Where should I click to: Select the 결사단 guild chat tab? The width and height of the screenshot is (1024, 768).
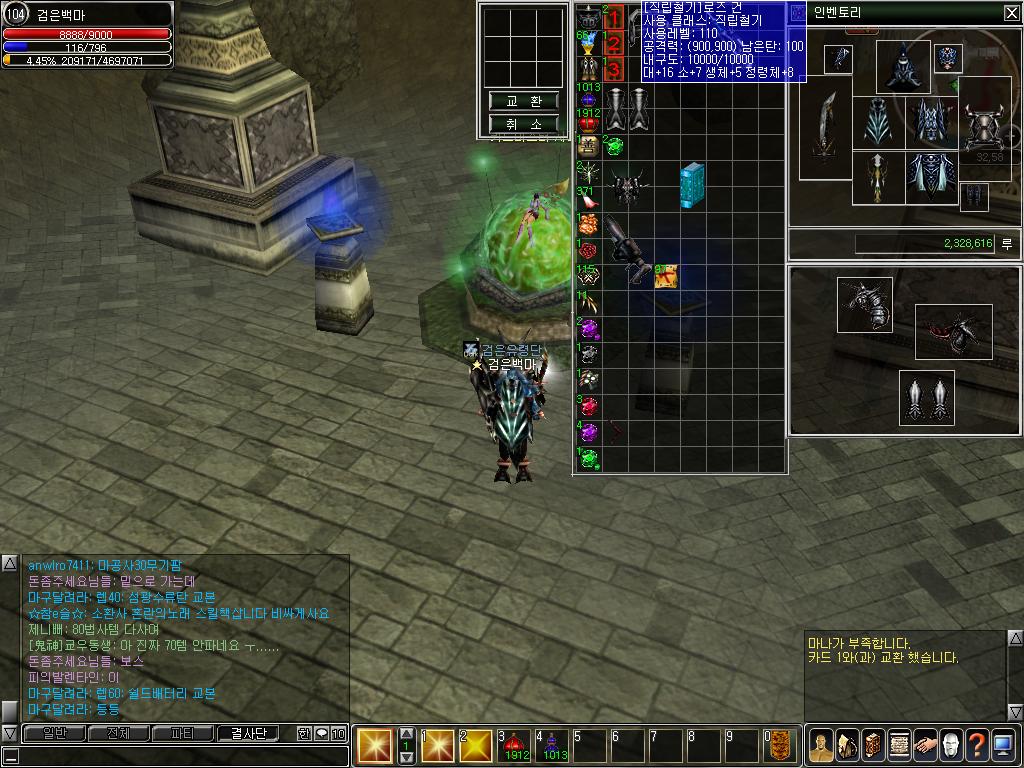(248, 733)
